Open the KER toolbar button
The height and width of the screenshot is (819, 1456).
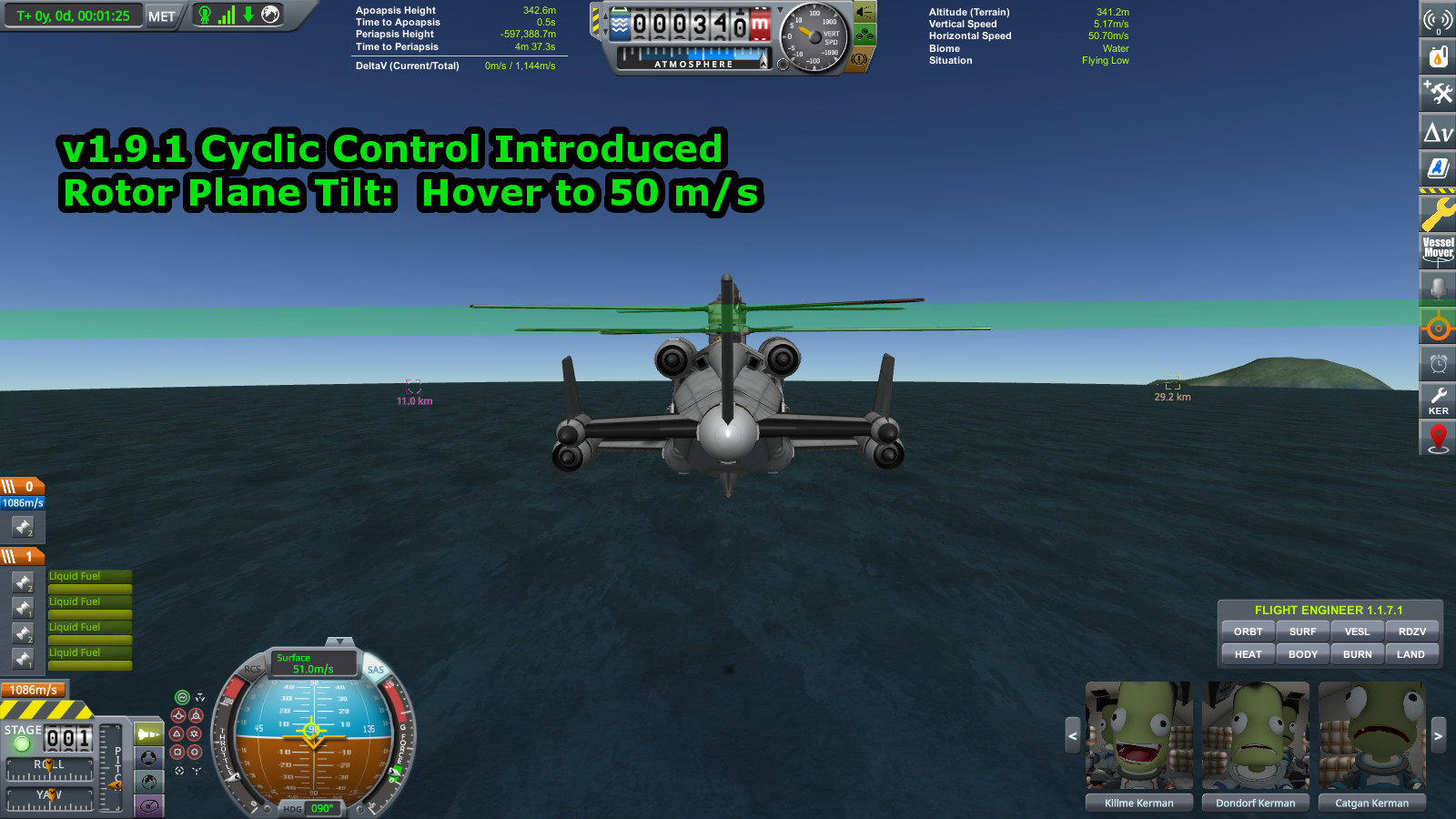click(1438, 400)
